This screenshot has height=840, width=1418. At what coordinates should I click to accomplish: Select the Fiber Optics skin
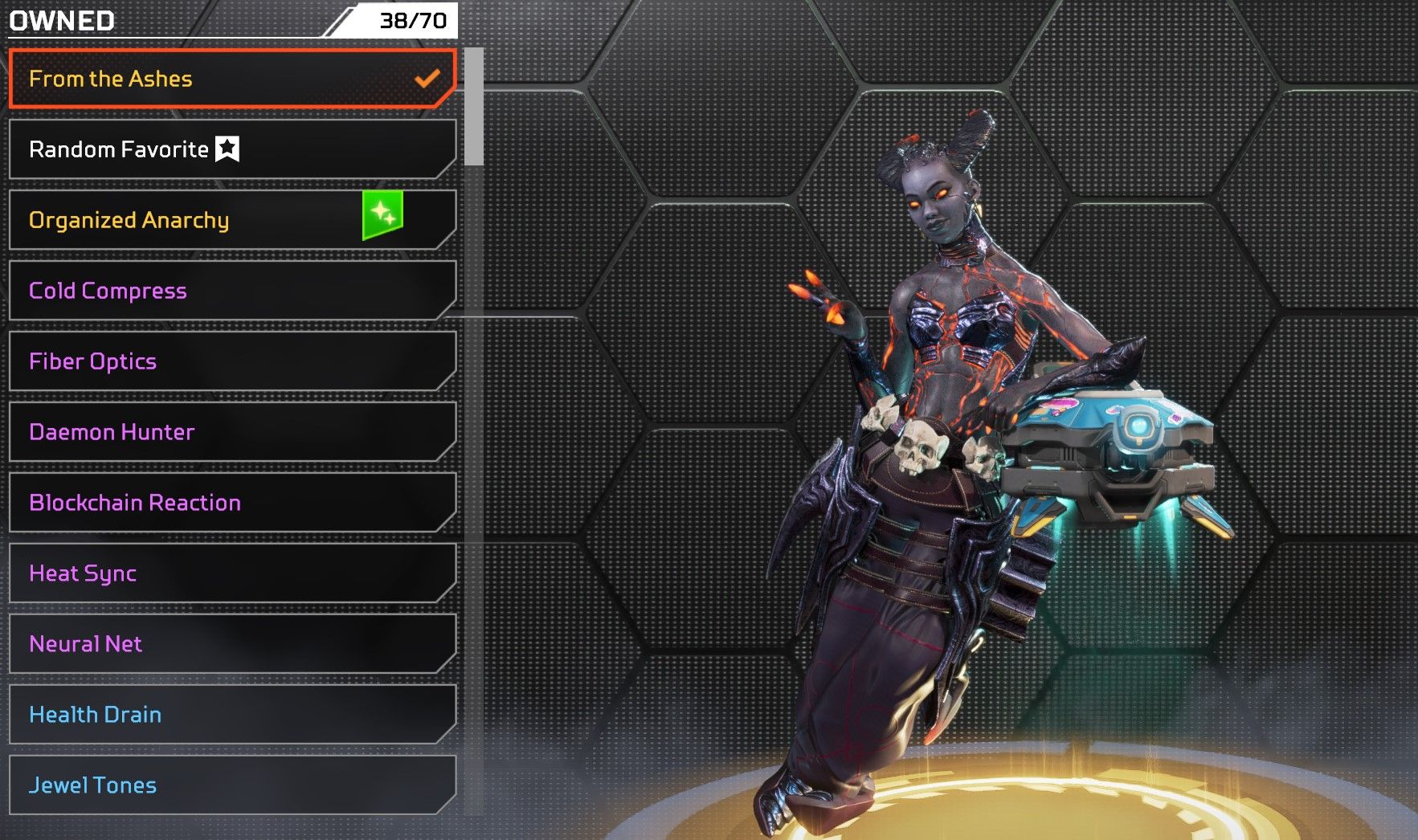(231, 361)
